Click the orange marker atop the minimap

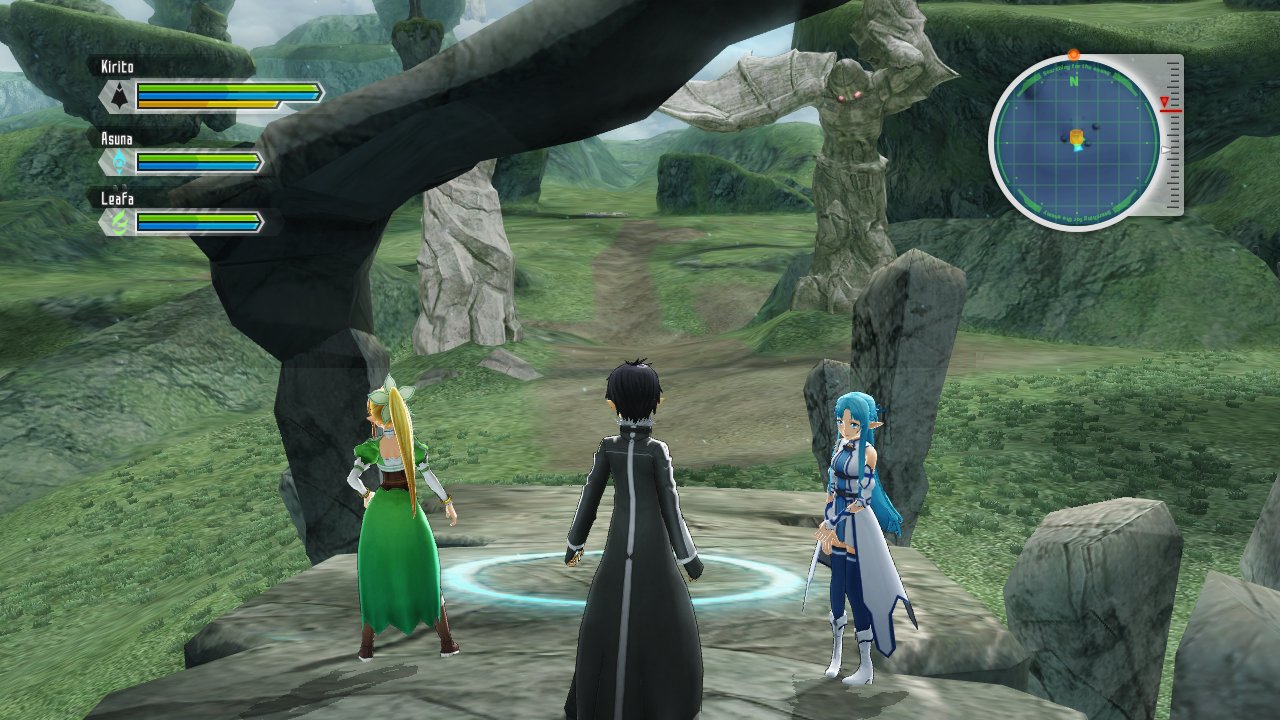pyautogui.click(x=1074, y=54)
